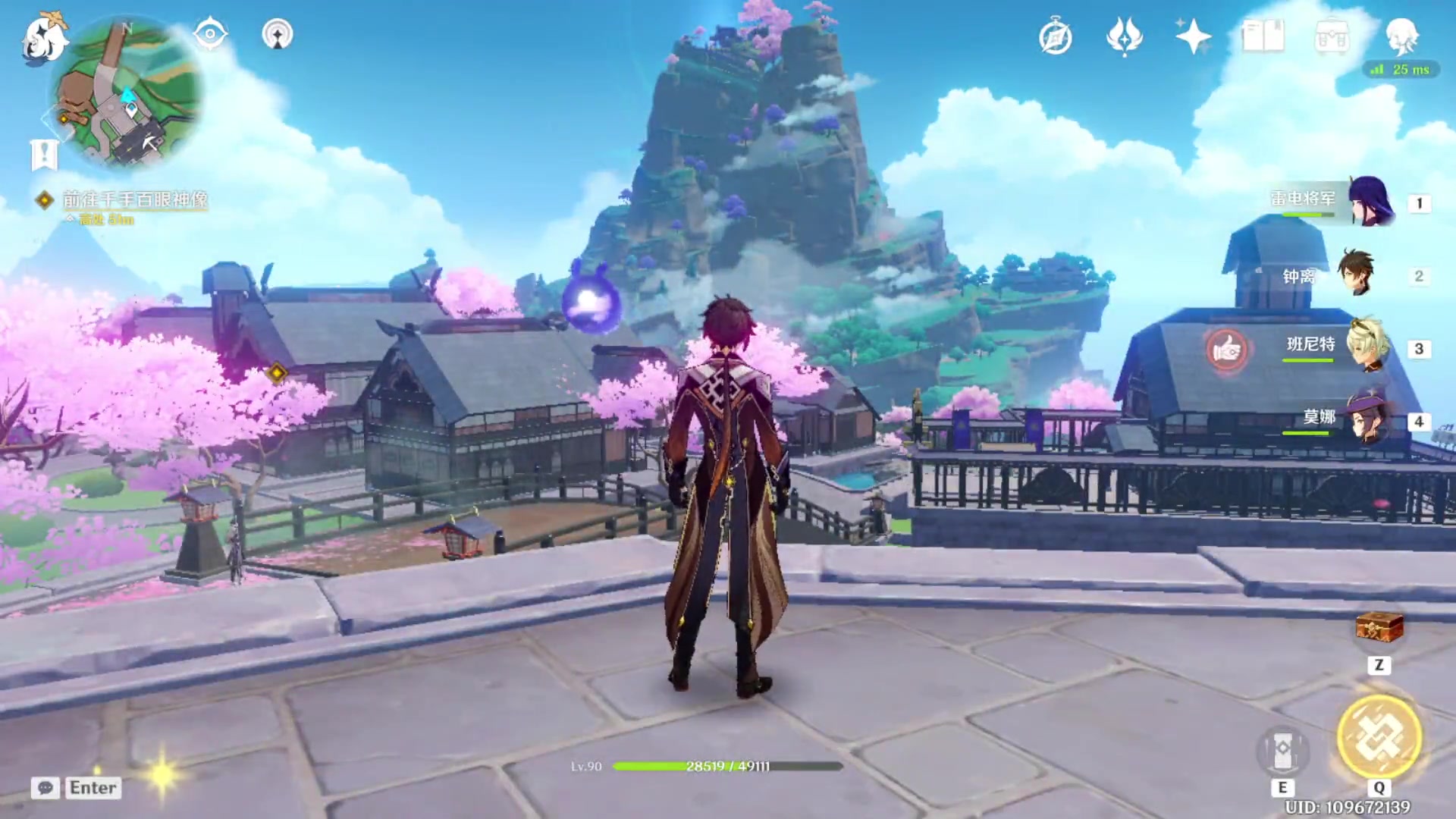Open the Paimon menu icon

(x=44, y=38)
